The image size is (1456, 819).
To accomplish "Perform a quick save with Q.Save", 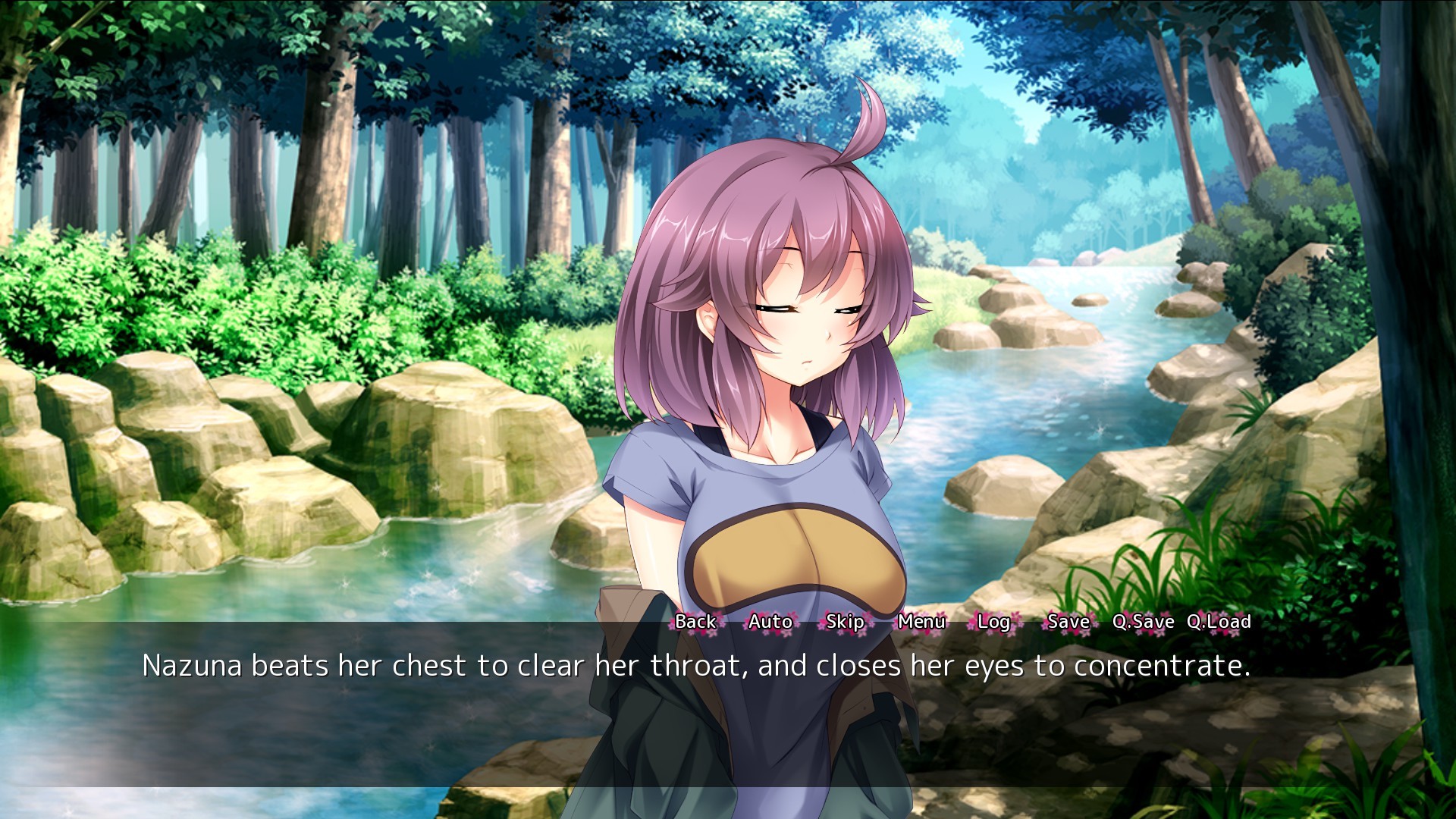I will click(1144, 622).
